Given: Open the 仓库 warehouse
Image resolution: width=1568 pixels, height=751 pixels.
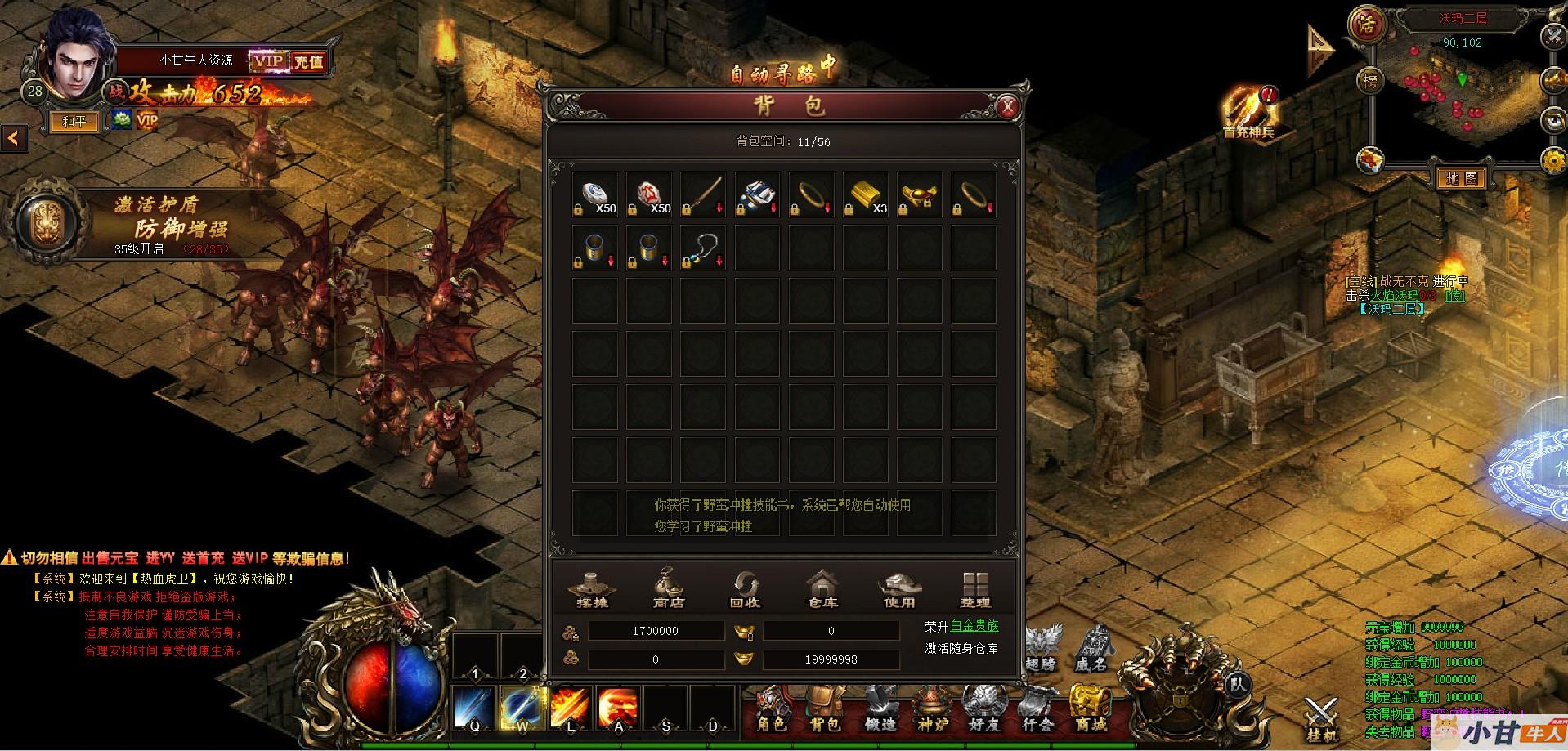Looking at the screenshot, I should coord(822,589).
